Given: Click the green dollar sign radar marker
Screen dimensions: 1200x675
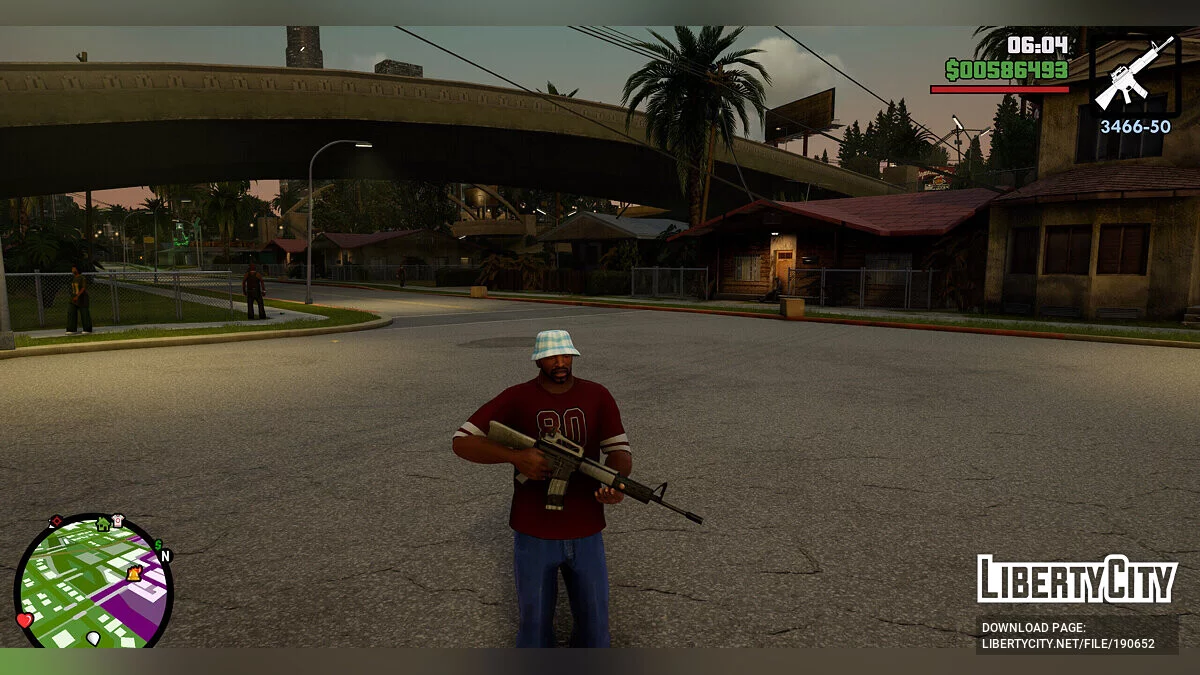Looking at the screenshot, I should click(157, 545).
